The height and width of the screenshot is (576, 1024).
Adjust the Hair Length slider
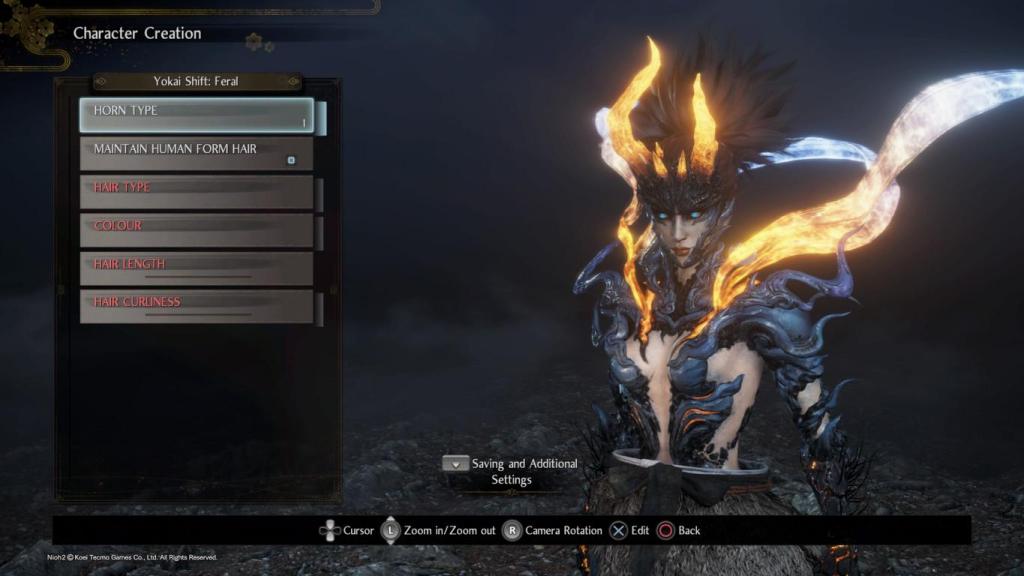tap(198, 276)
